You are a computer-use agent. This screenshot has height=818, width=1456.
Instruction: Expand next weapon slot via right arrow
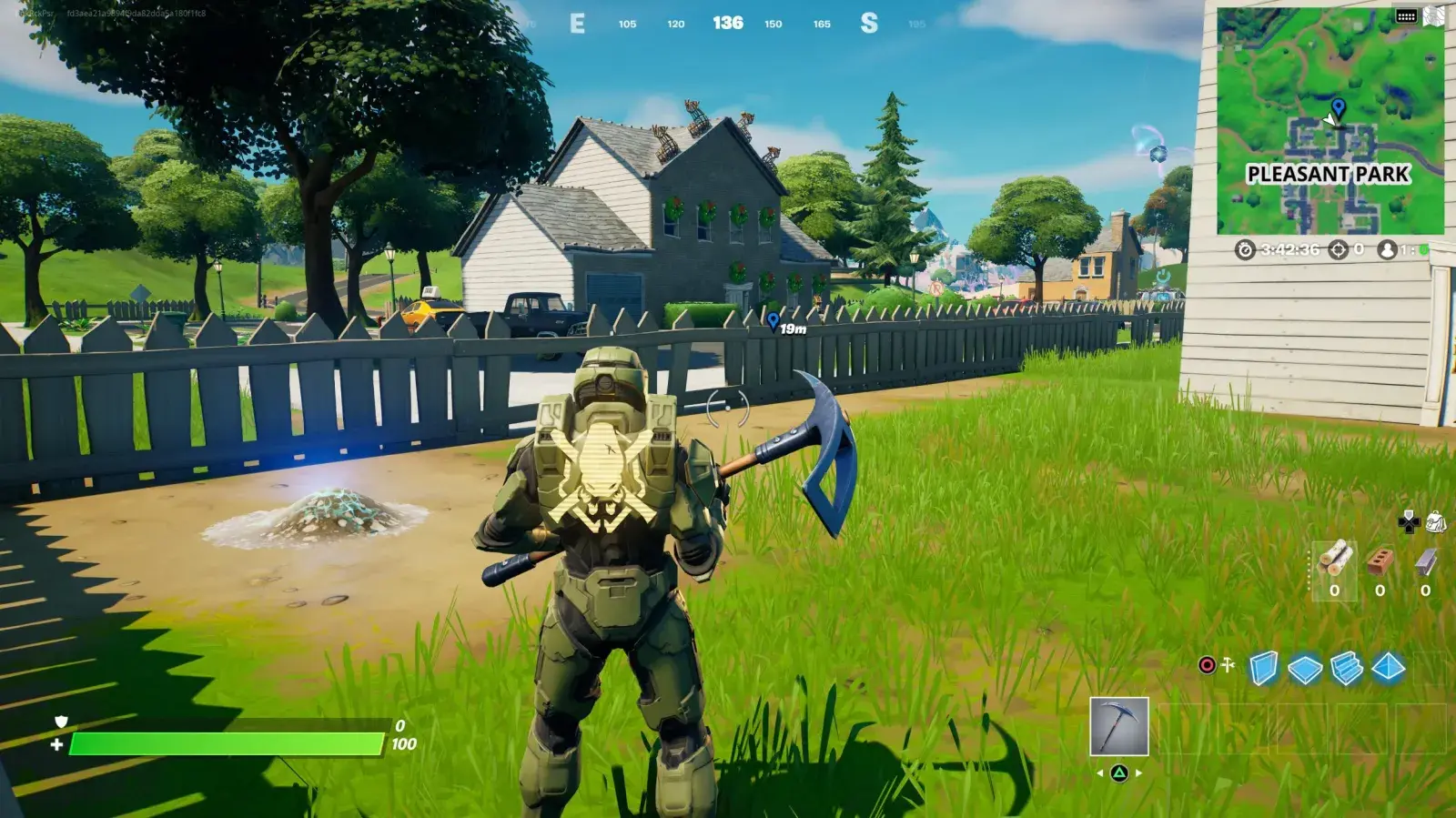1137,773
